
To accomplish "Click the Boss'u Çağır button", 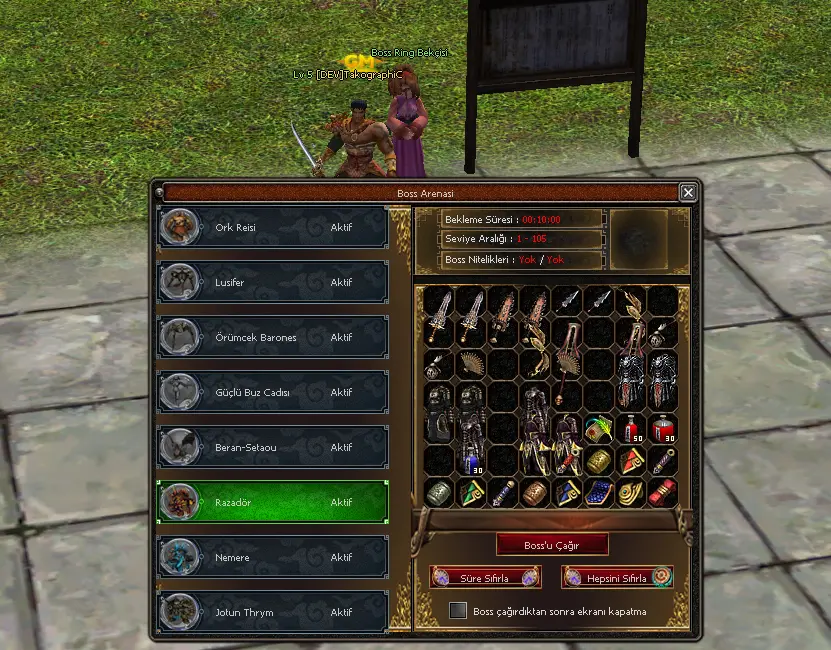I will point(552,545).
